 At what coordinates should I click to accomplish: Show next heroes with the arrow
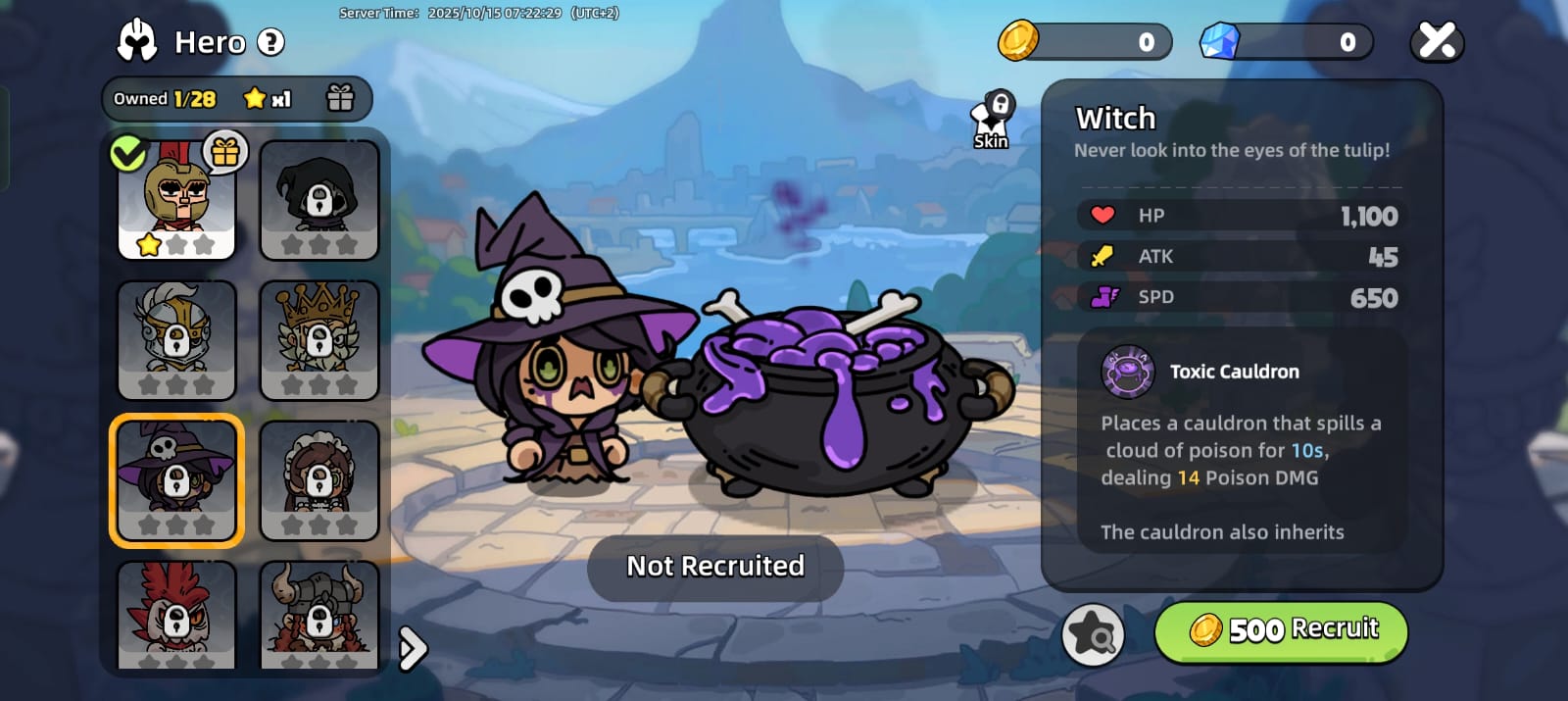[x=414, y=647]
